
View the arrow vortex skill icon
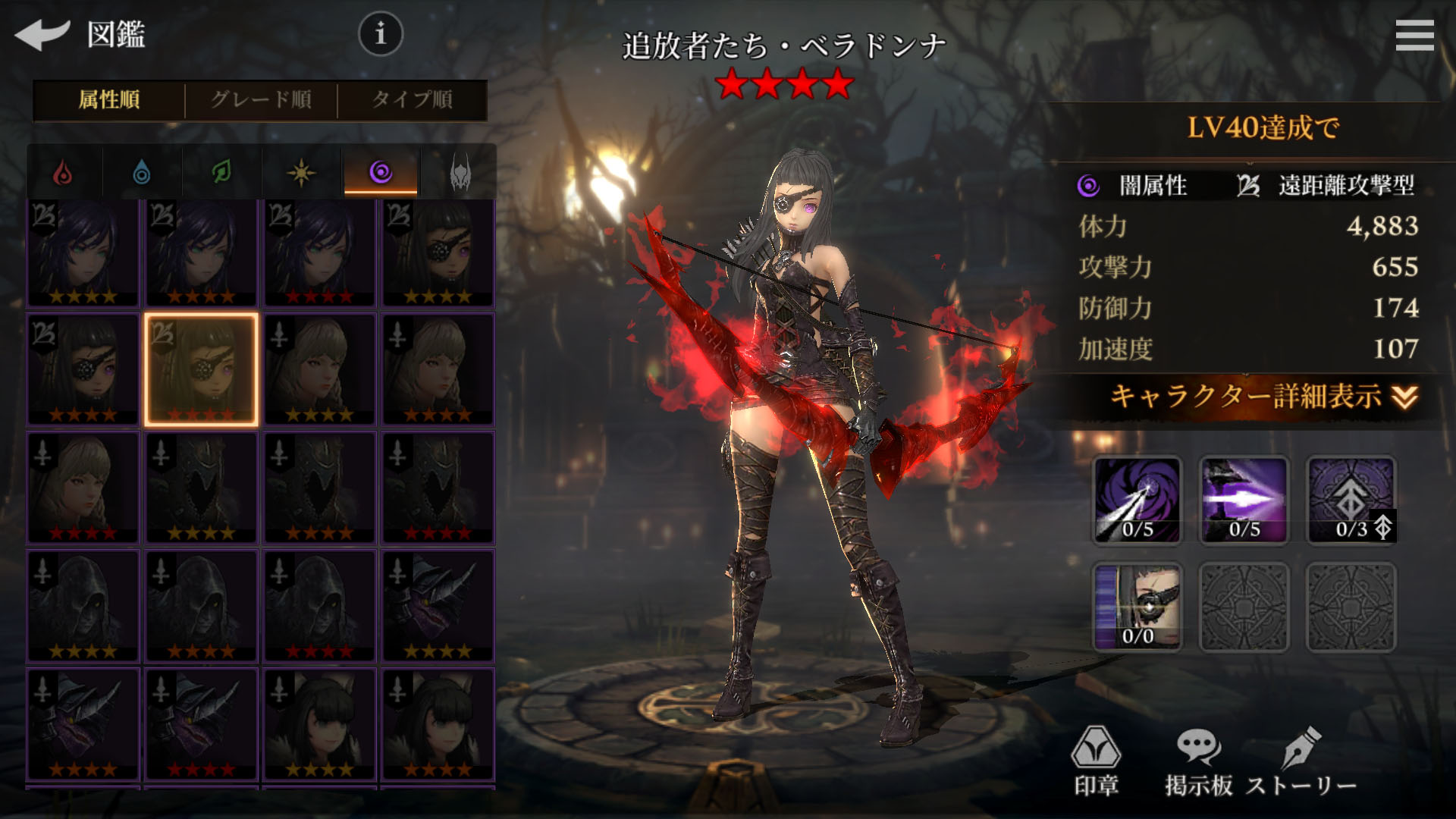pyautogui.click(x=1137, y=500)
